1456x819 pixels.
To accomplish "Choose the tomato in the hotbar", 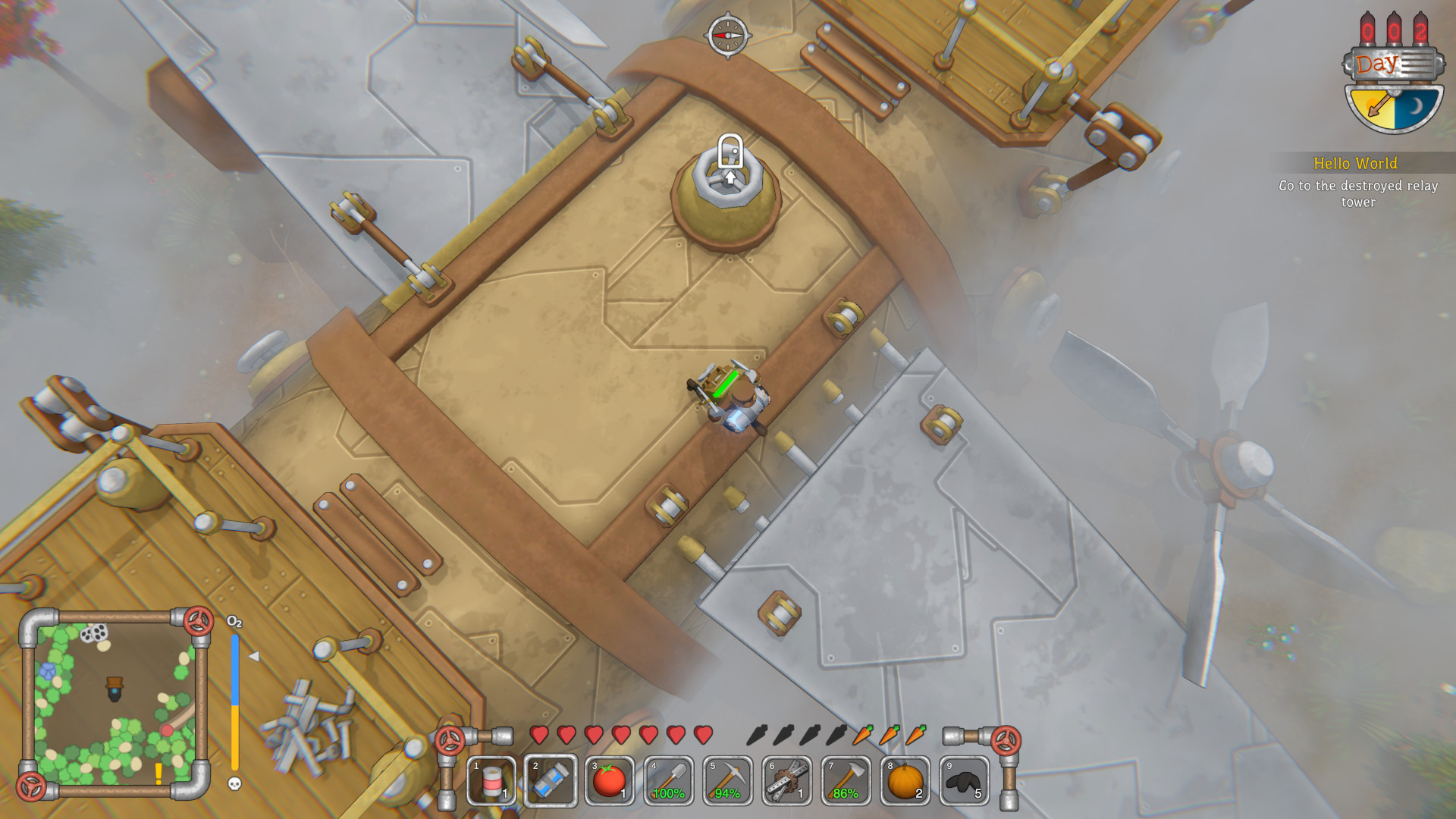I will click(610, 780).
